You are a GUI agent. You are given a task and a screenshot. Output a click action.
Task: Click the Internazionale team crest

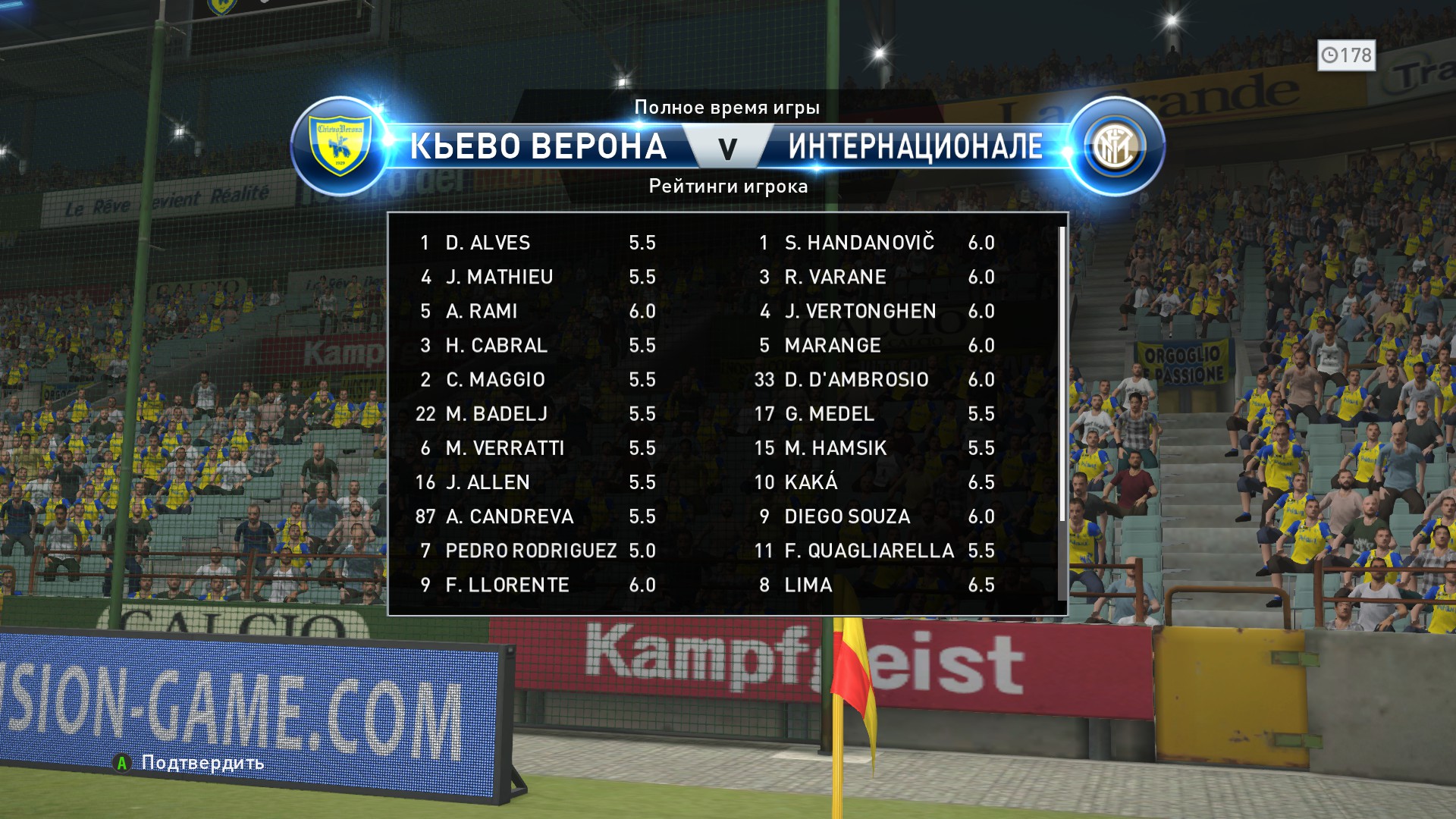click(1116, 146)
